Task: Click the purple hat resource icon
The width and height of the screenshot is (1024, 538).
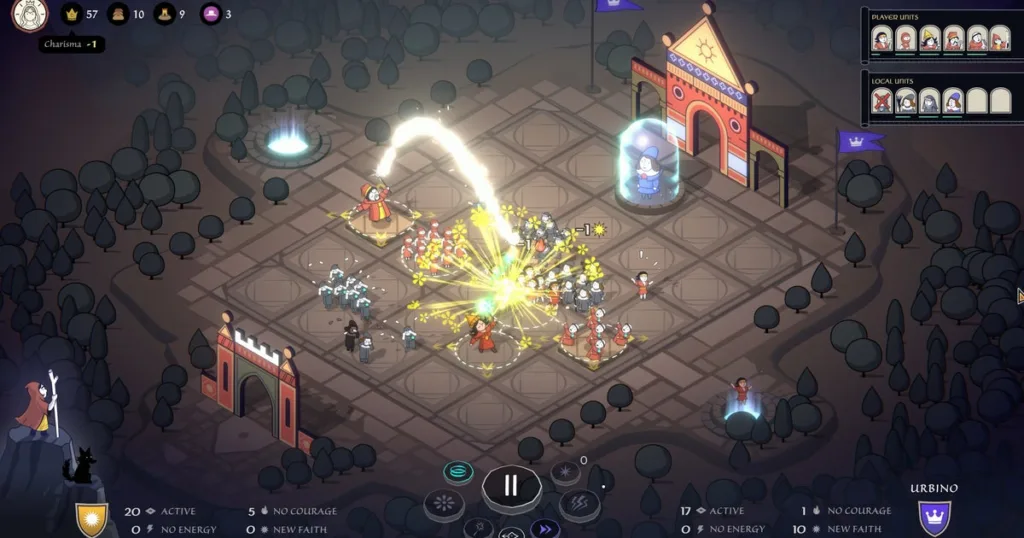Action: click(x=210, y=14)
